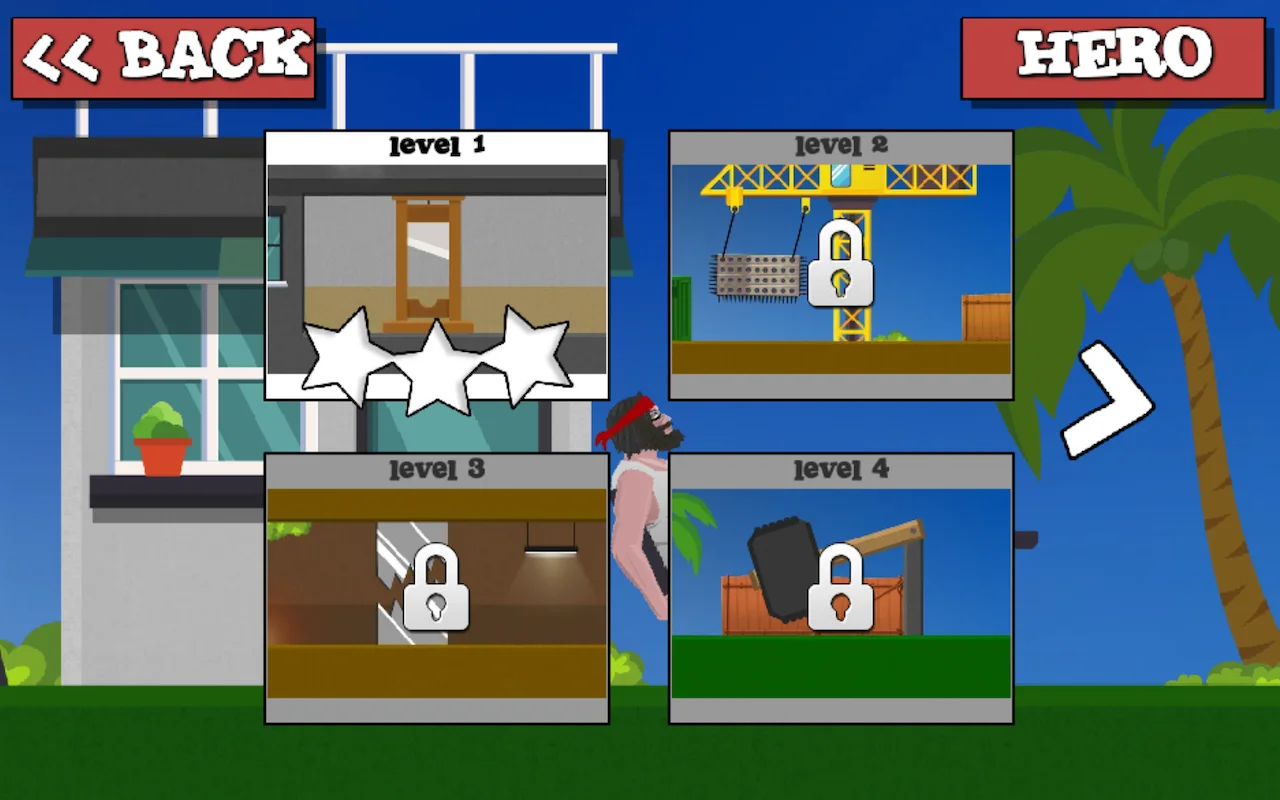Viewport: 1280px width, 800px height.
Task: Select the level 1 tab label
Action: click(x=436, y=146)
